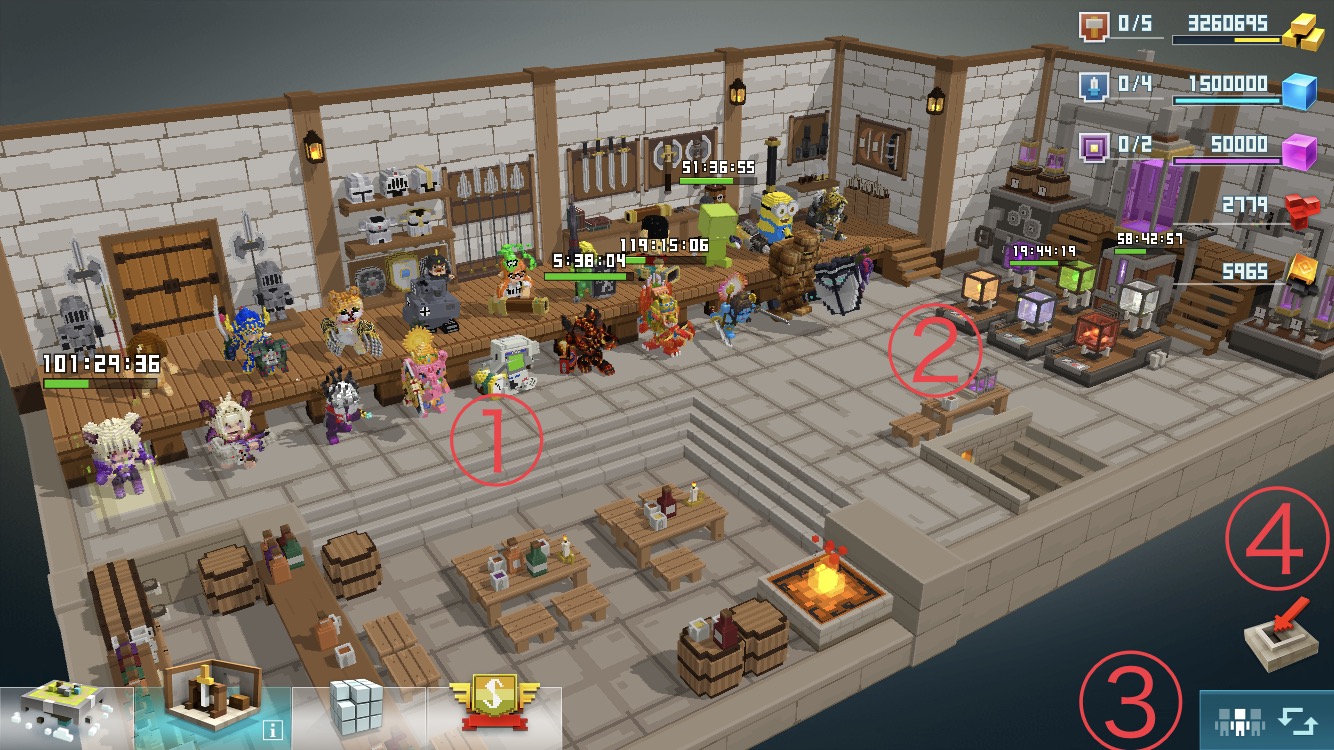Image resolution: width=1334 pixels, height=750 pixels.
Task: Tap the blue potion counter icon
Action: (x=1095, y=86)
